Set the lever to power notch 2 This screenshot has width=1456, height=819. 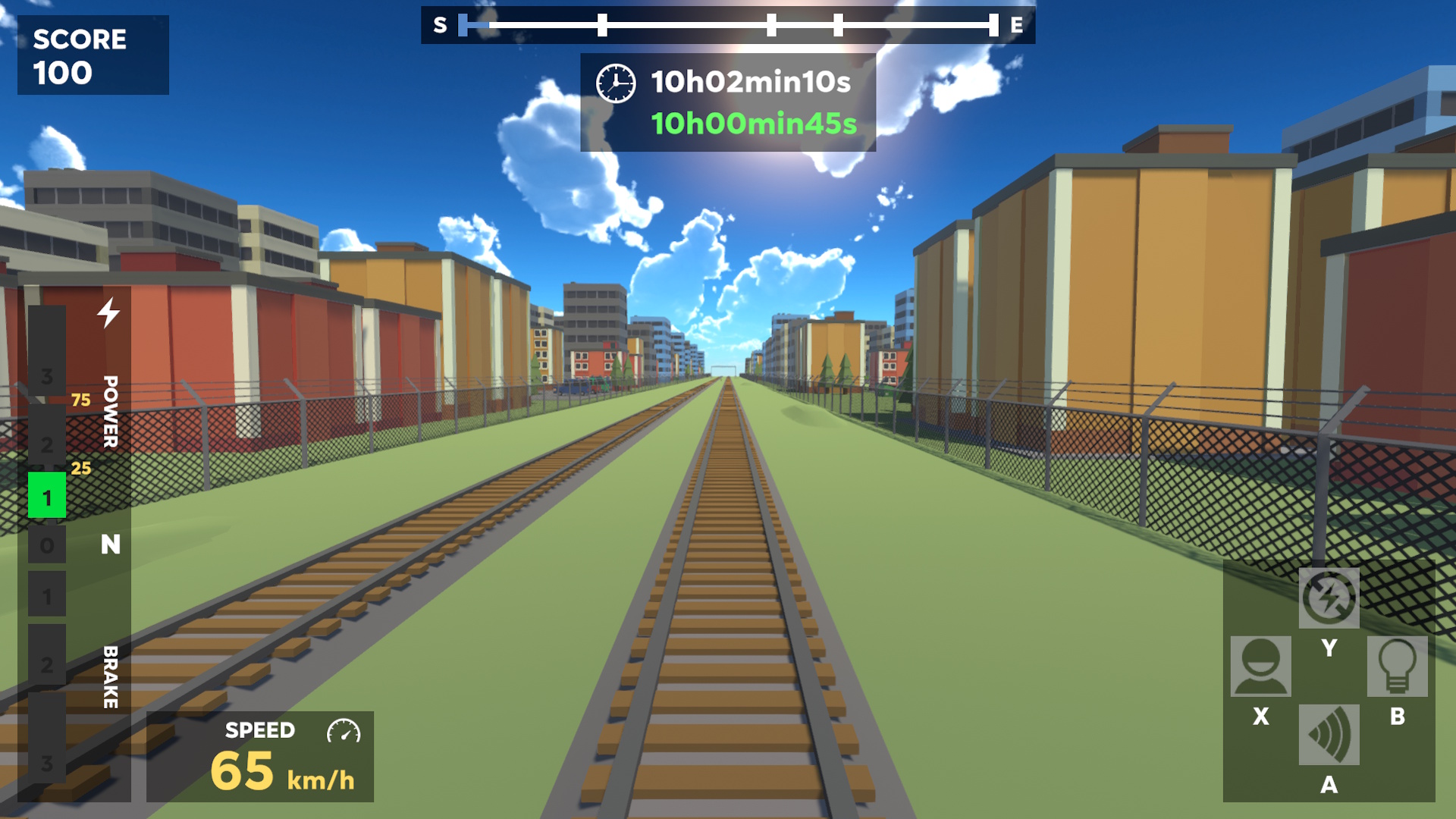point(47,444)
